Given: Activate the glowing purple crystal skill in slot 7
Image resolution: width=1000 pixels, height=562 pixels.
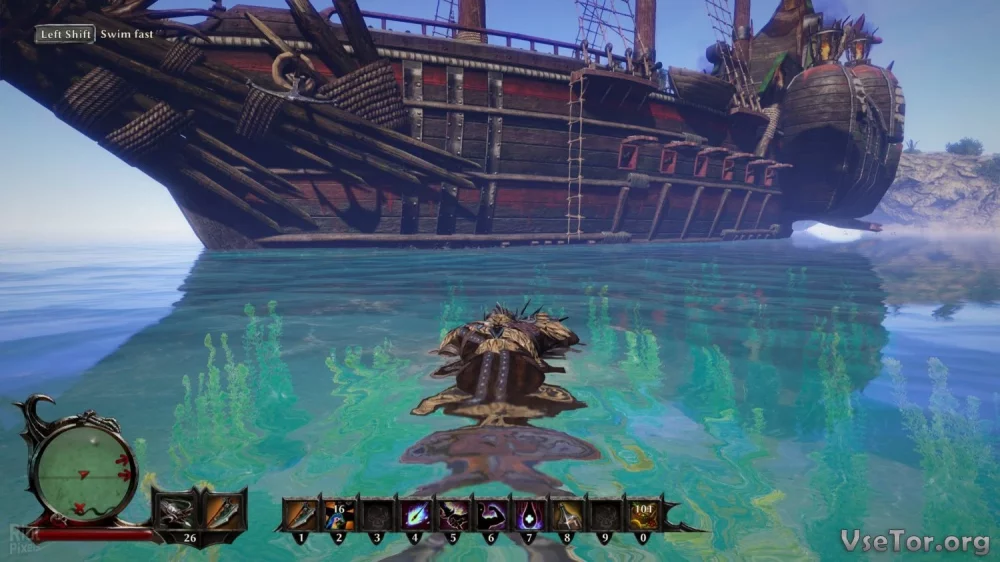Looking at the screenshot, I should click(529, 514).
